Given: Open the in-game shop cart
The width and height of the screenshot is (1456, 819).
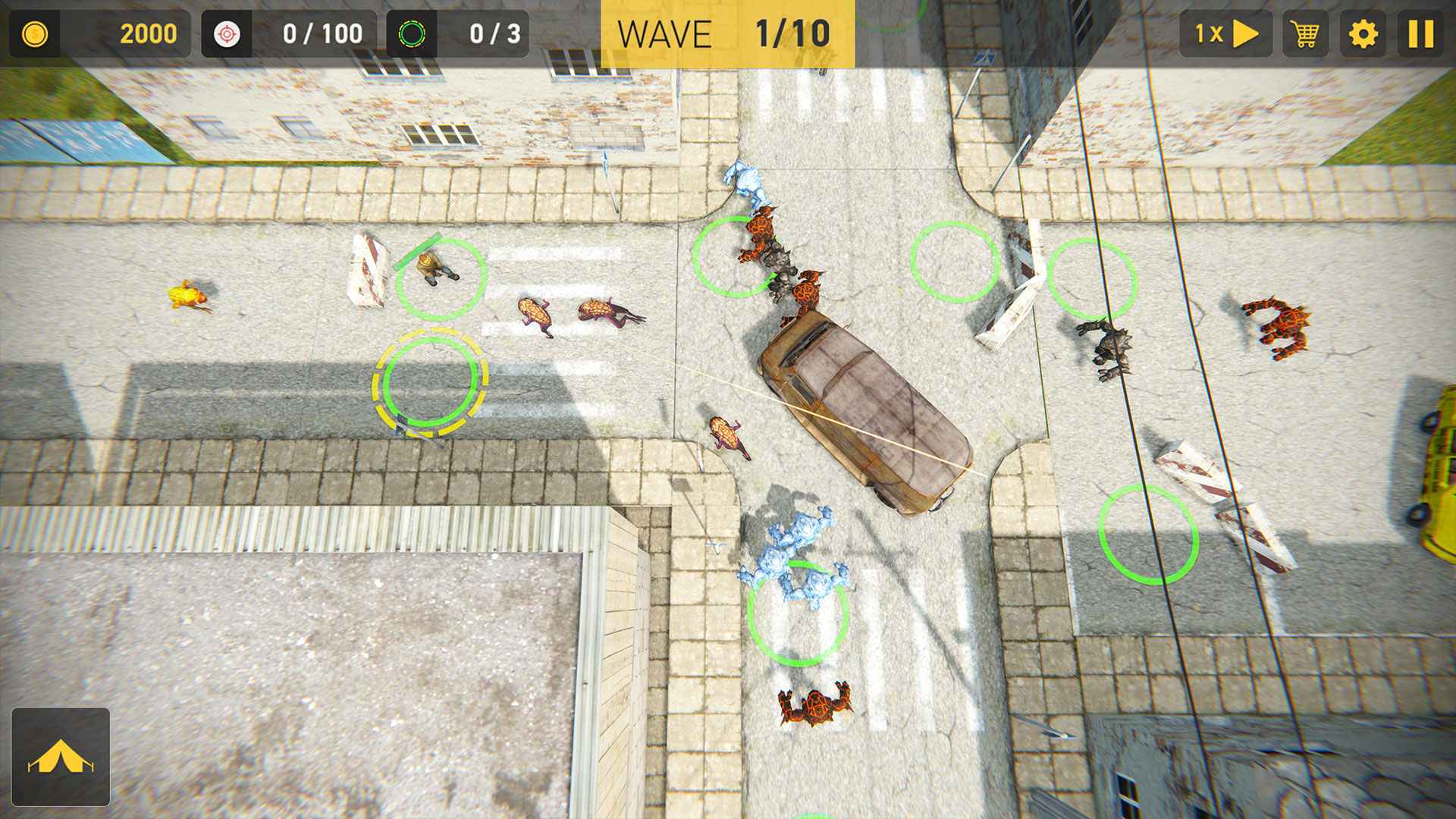Looking at the screenshot, I should click(1306, 33).
